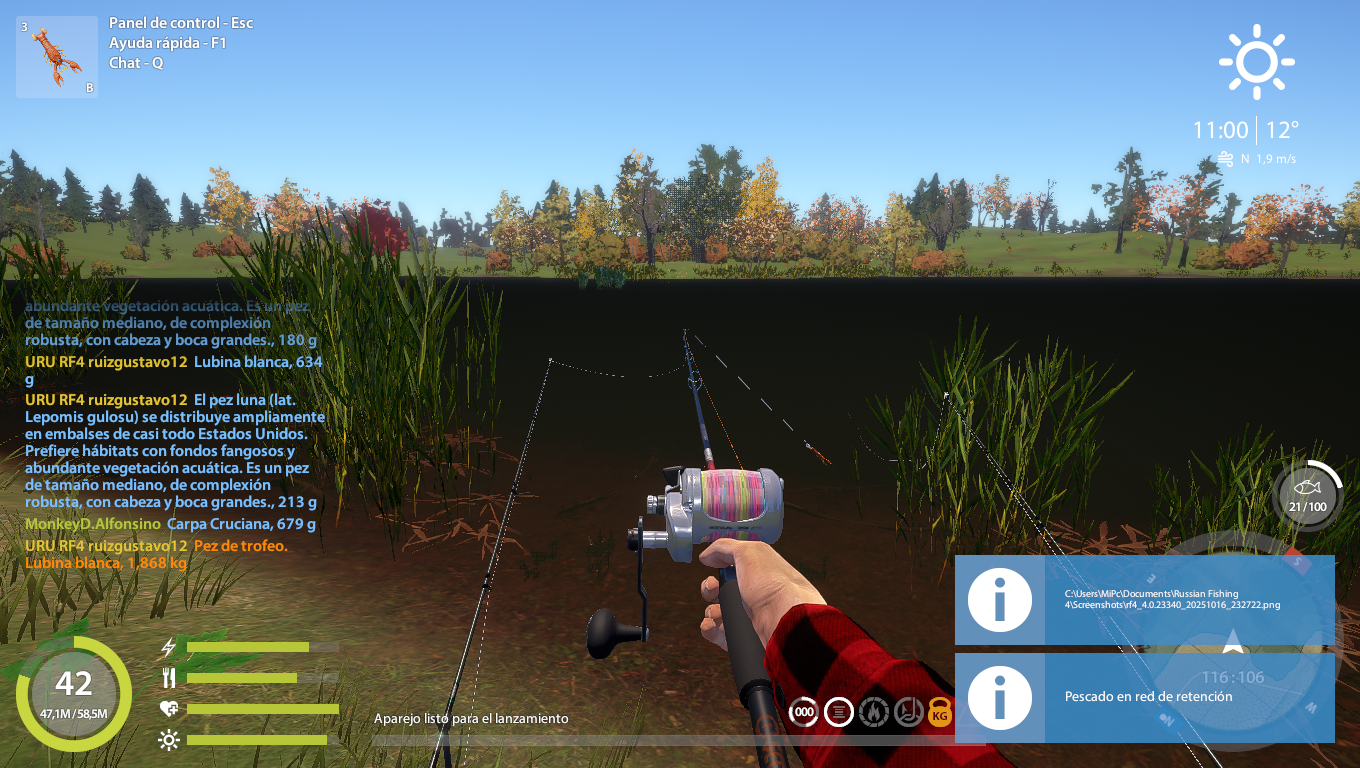Toggle the orange KG weight icon
The height and width of the screenshot is (768, 1360).
940,712
